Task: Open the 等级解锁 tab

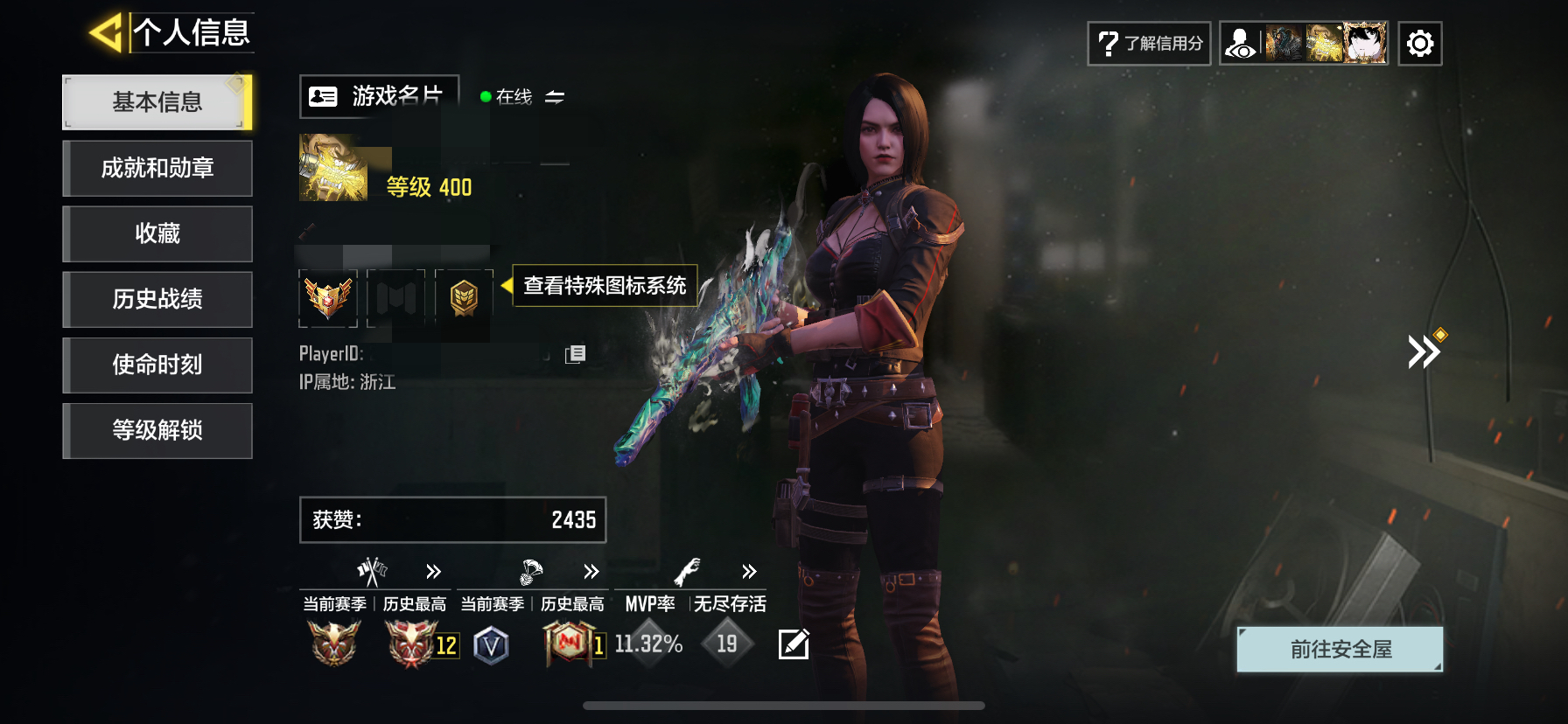Action: 157,430
